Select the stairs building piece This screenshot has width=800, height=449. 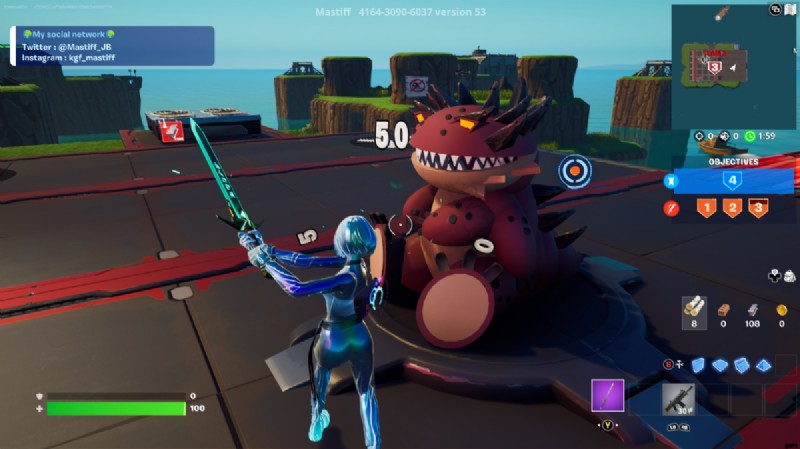pyautogui.click(x=743, y=365)
